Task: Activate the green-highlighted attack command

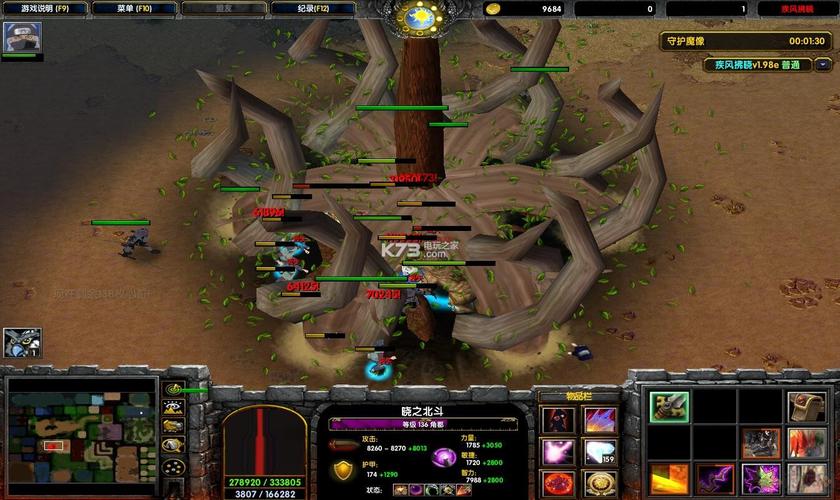Action: pos(669,406)
